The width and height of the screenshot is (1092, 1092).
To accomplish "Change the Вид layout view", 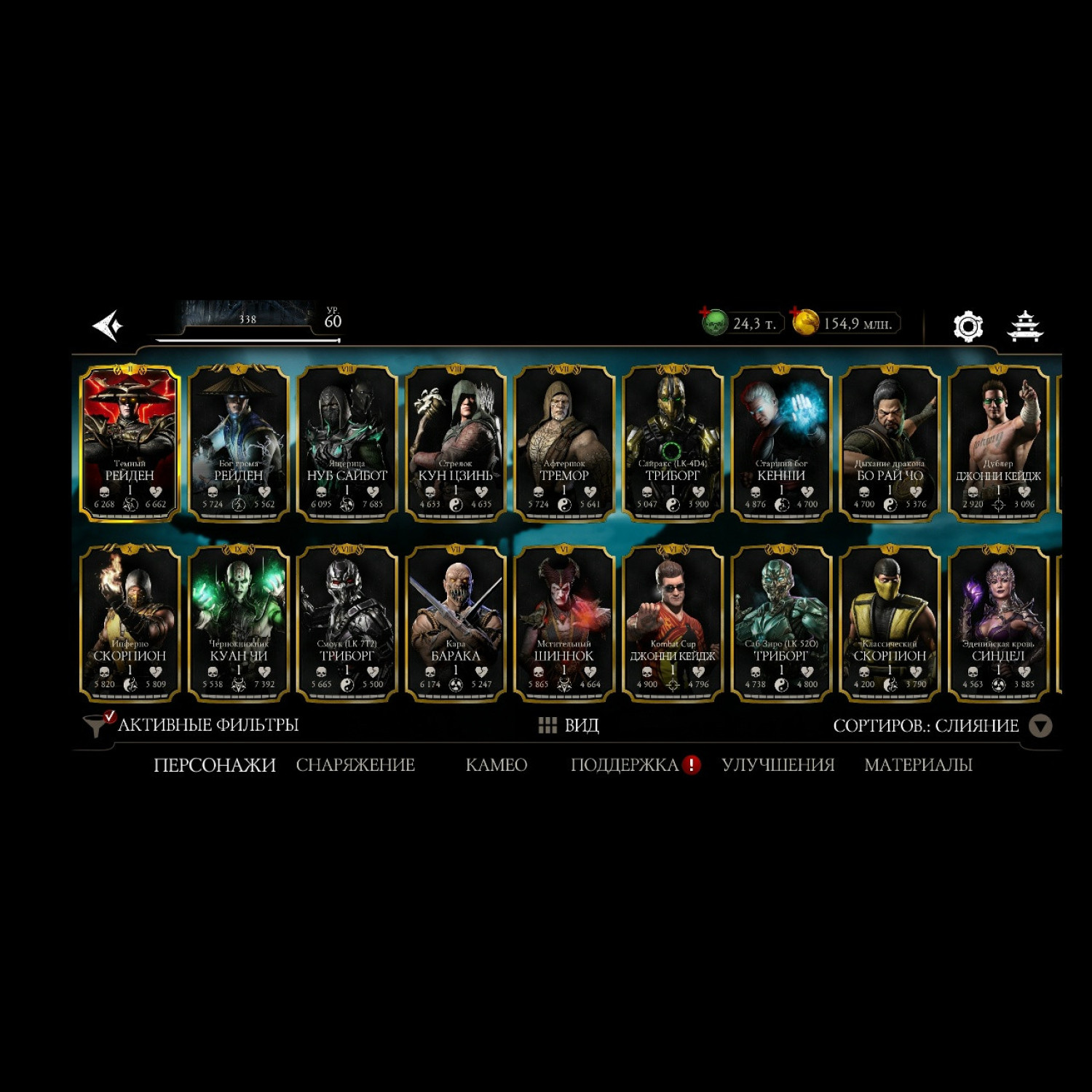I will click(x=569, y=725).
